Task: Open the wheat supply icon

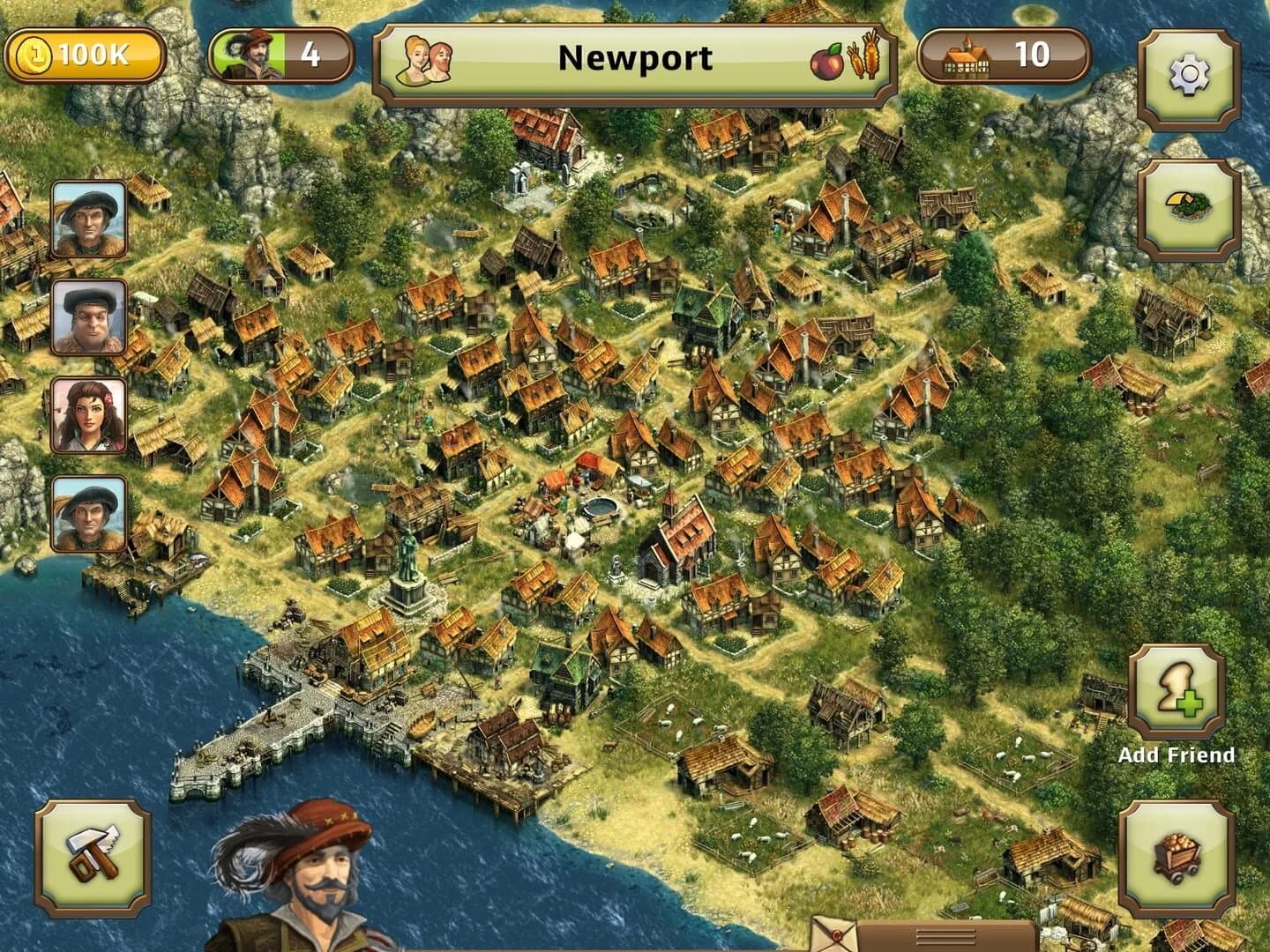Action: (x=860, y=56)
